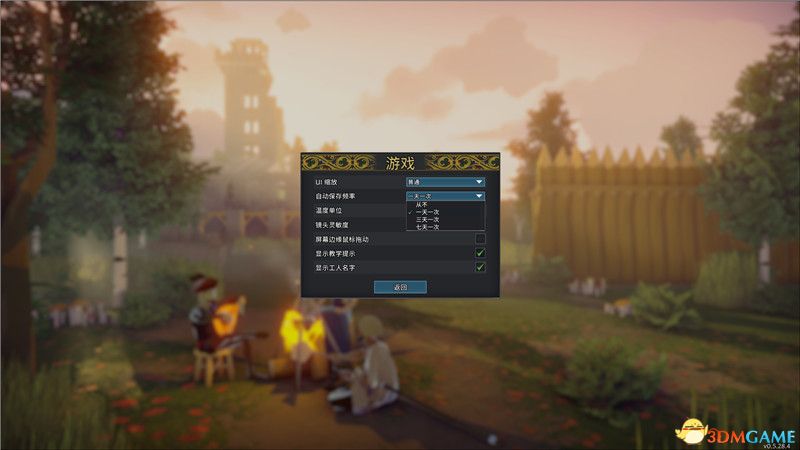Click the 返回 back button
The width and height of the screenshot is (800, 450).
[x=400, y=287]
